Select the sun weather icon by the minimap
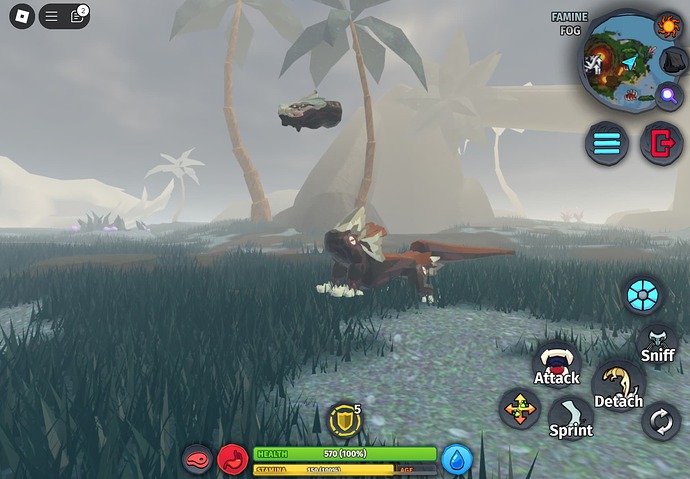Image resolution: width=690 pixels, height=479 pixels. click(x=667, y=25)
